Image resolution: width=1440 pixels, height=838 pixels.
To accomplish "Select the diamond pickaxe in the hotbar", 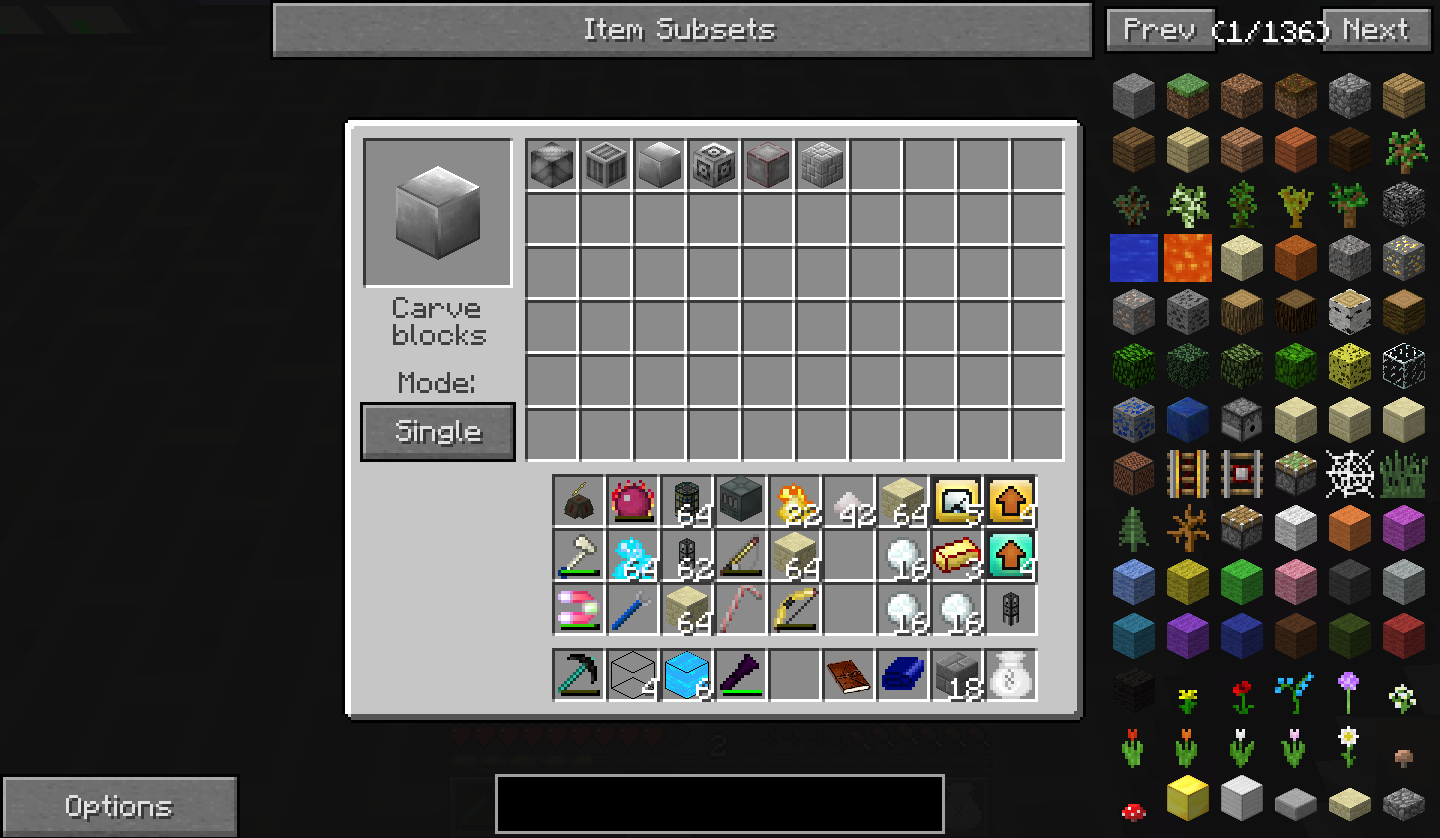I will (579, 674).
